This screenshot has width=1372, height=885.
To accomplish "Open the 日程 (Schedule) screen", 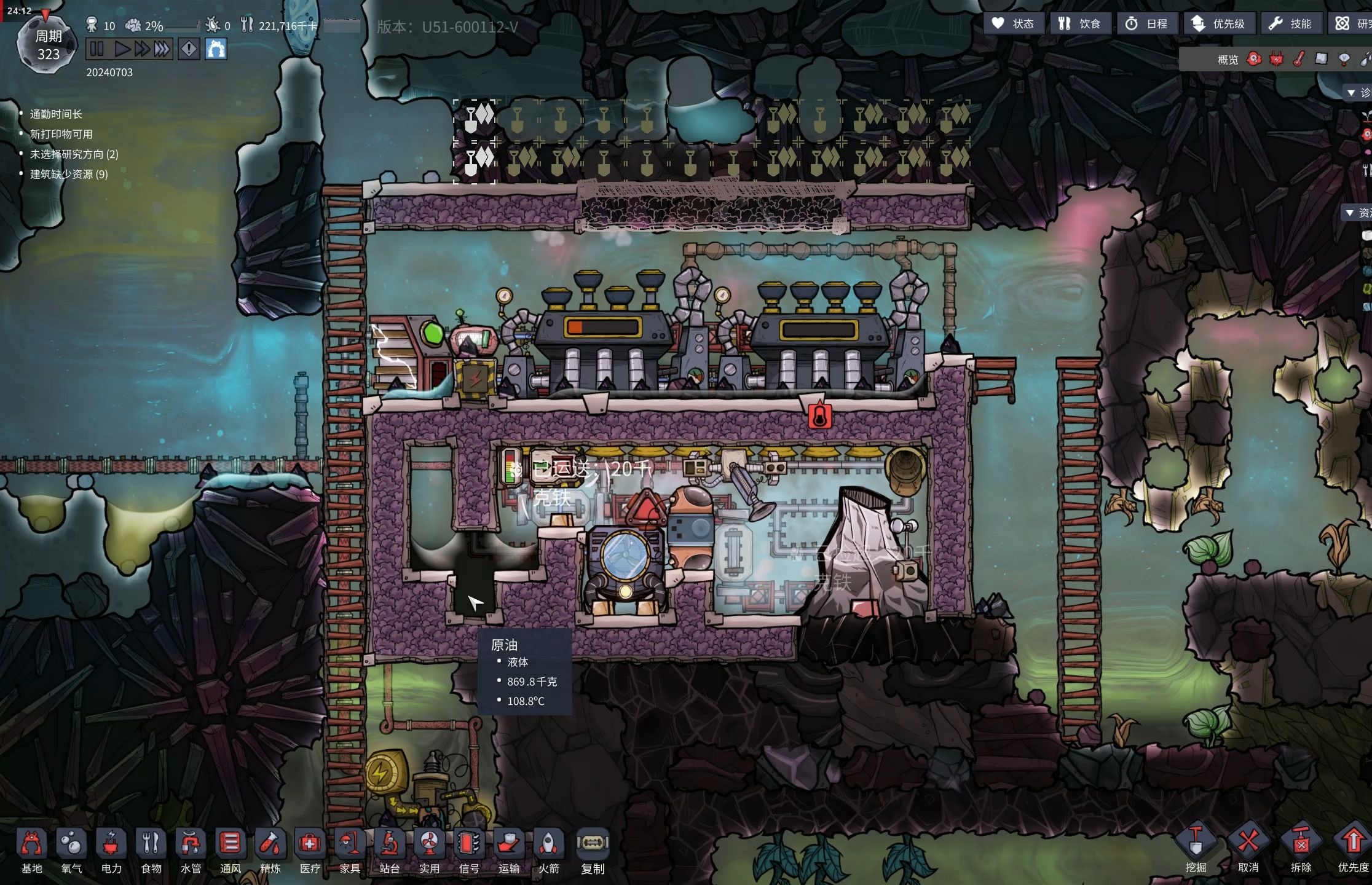I will click(x=1146, y=23).
